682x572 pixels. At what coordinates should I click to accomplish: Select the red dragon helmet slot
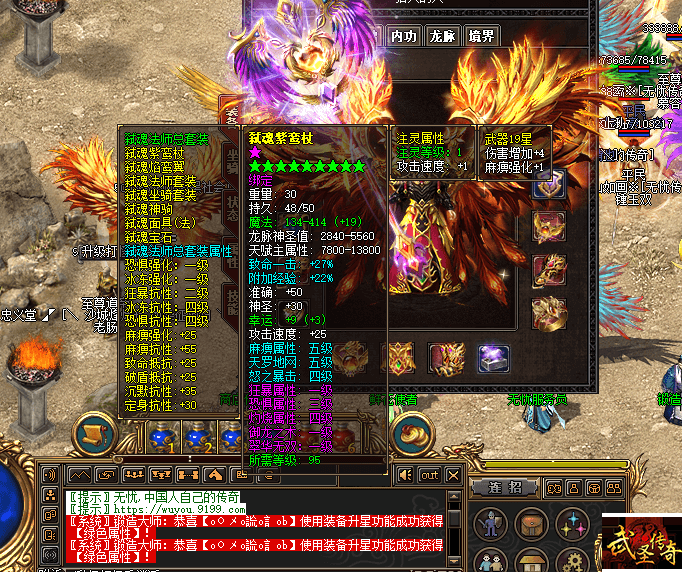click(x=549, y=269)
